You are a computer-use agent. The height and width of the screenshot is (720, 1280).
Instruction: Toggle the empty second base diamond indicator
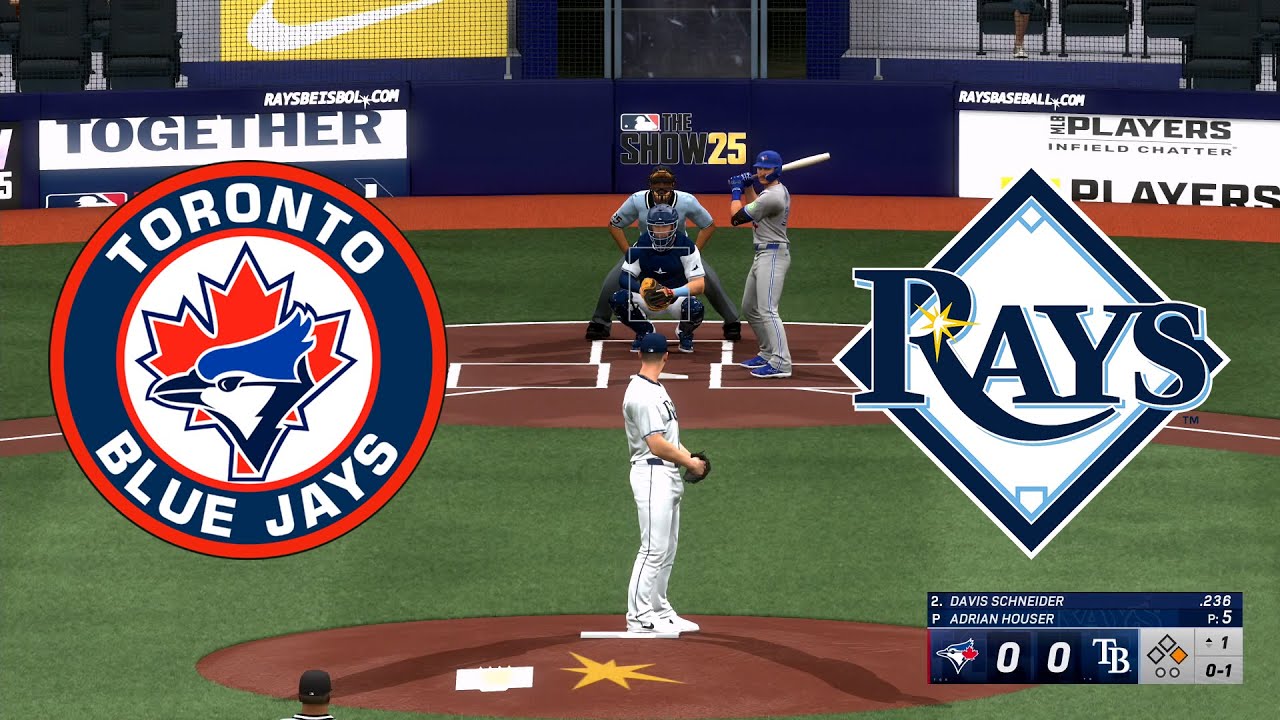click(1168, 640)
